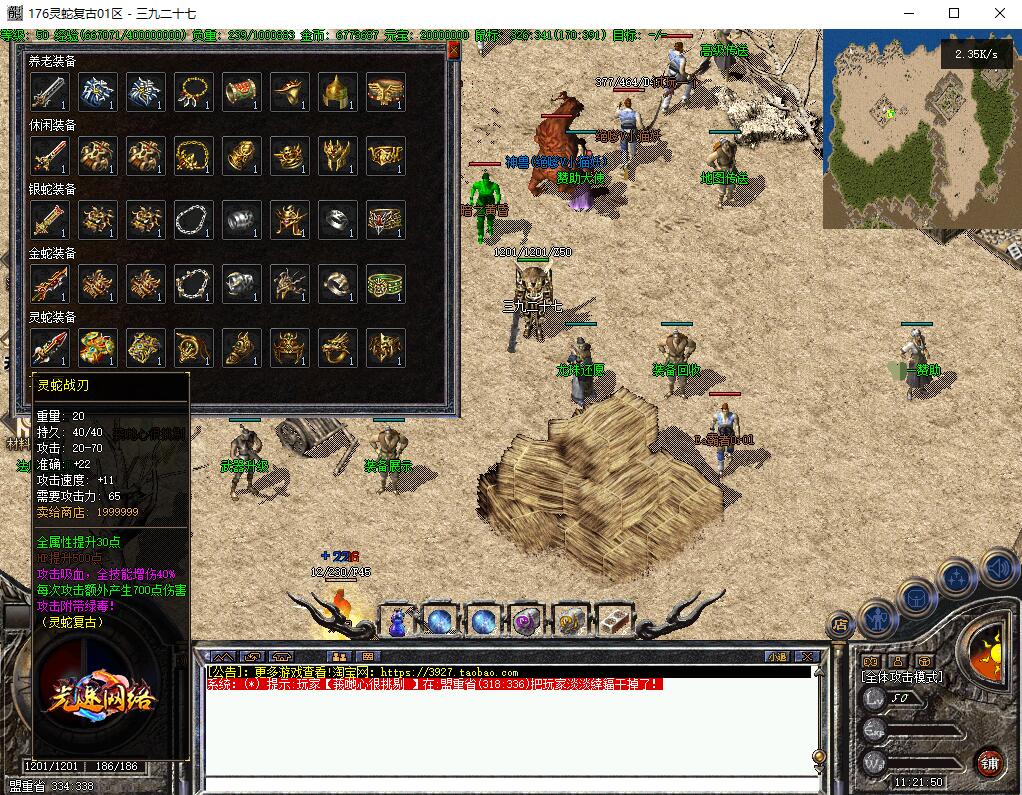The image size is (1022, 795).
Task: Pick the 金蛇装备 green jeweled ring
Action: pyautogui.click(x=385, y=285)
